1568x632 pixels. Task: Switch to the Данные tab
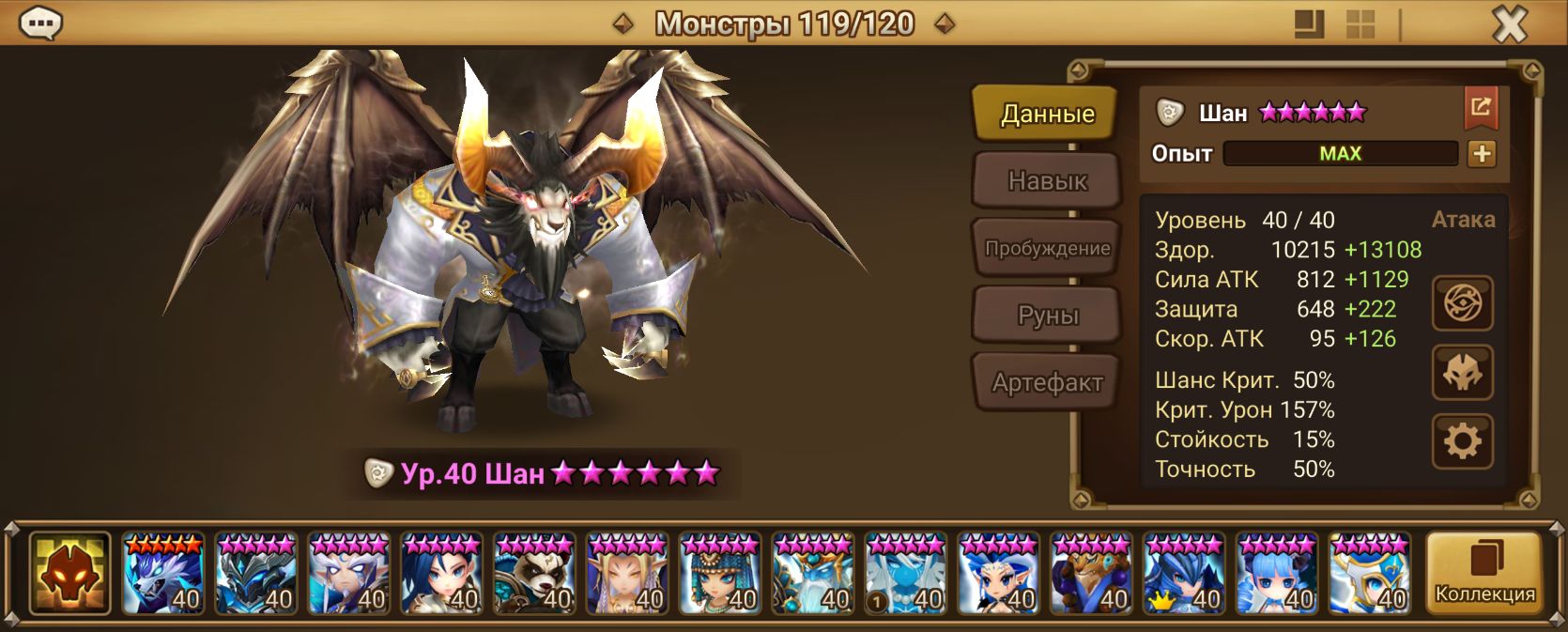click(1047, 114)
